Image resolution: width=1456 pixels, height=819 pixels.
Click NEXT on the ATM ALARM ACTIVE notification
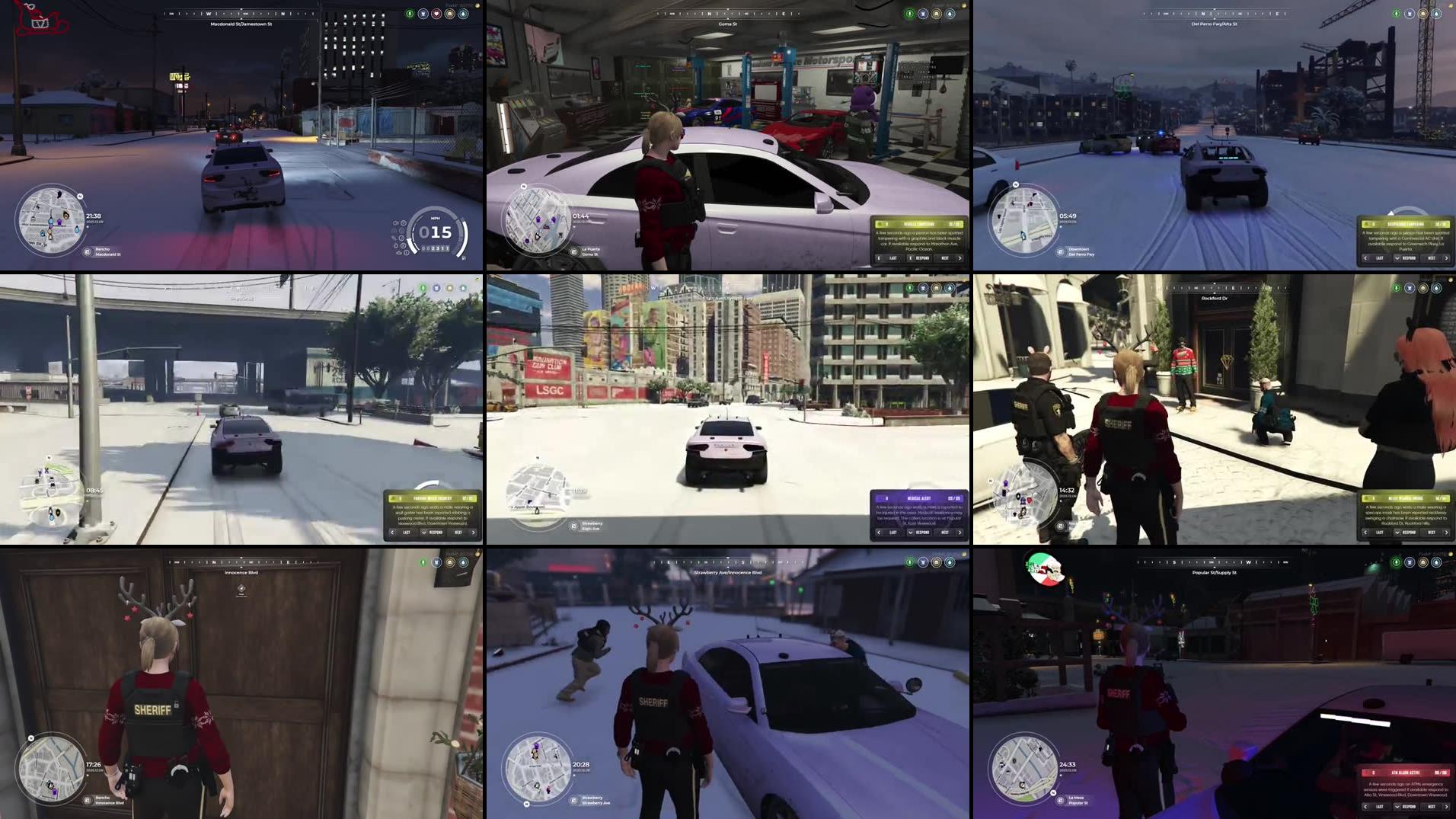1432,806
